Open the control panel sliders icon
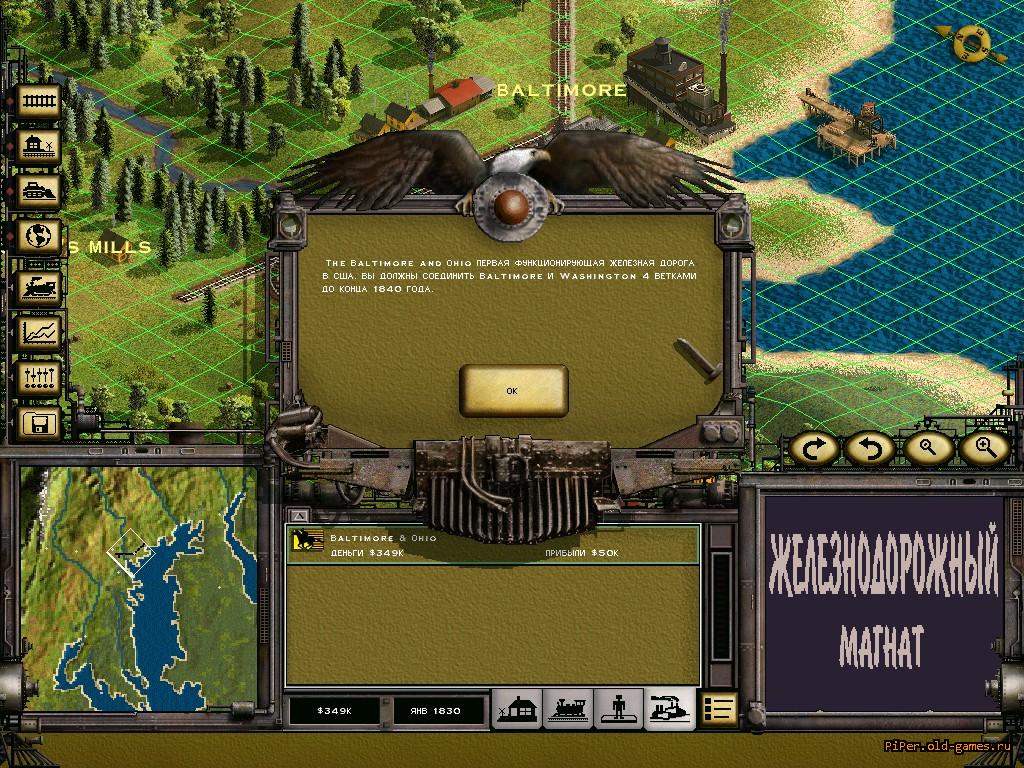 pos(40,378)
